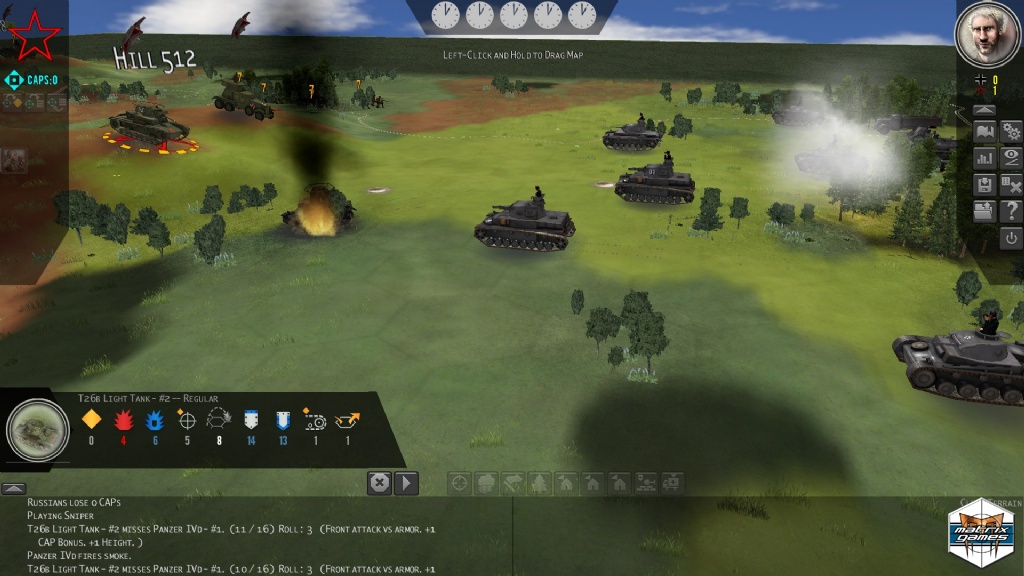This screenshot has height=576, width=1024.
Task: Click the octagonal X cancel button
Action: coord(379,483)
